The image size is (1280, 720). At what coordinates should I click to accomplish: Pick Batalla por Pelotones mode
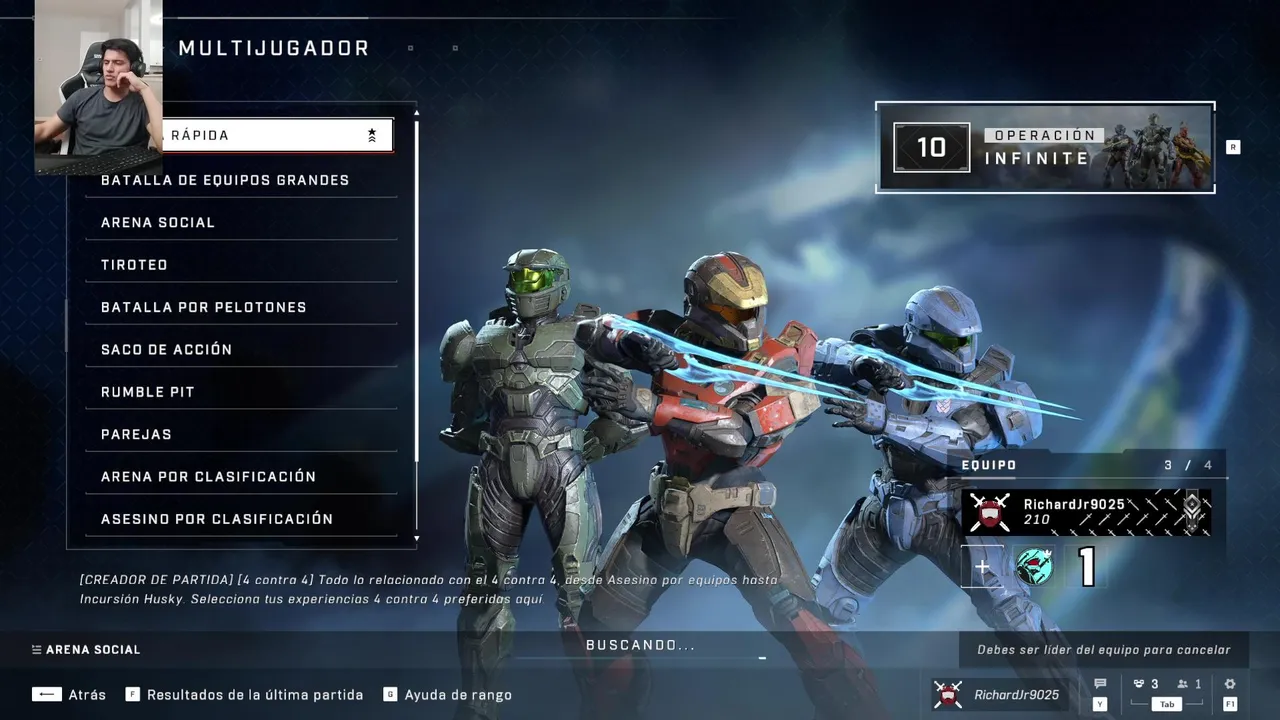coord(240,307)
